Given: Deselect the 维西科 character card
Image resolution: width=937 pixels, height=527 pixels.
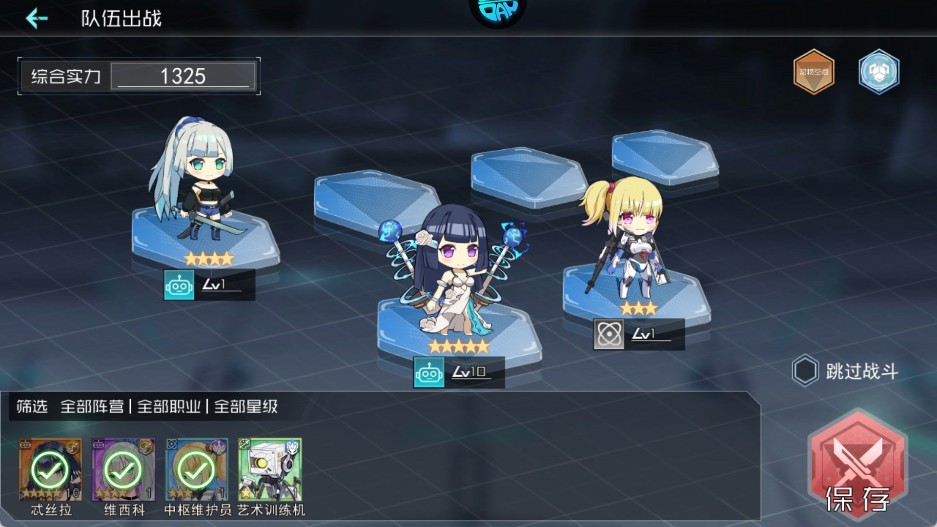Looking at the screenshot, I should click(122, 468).
